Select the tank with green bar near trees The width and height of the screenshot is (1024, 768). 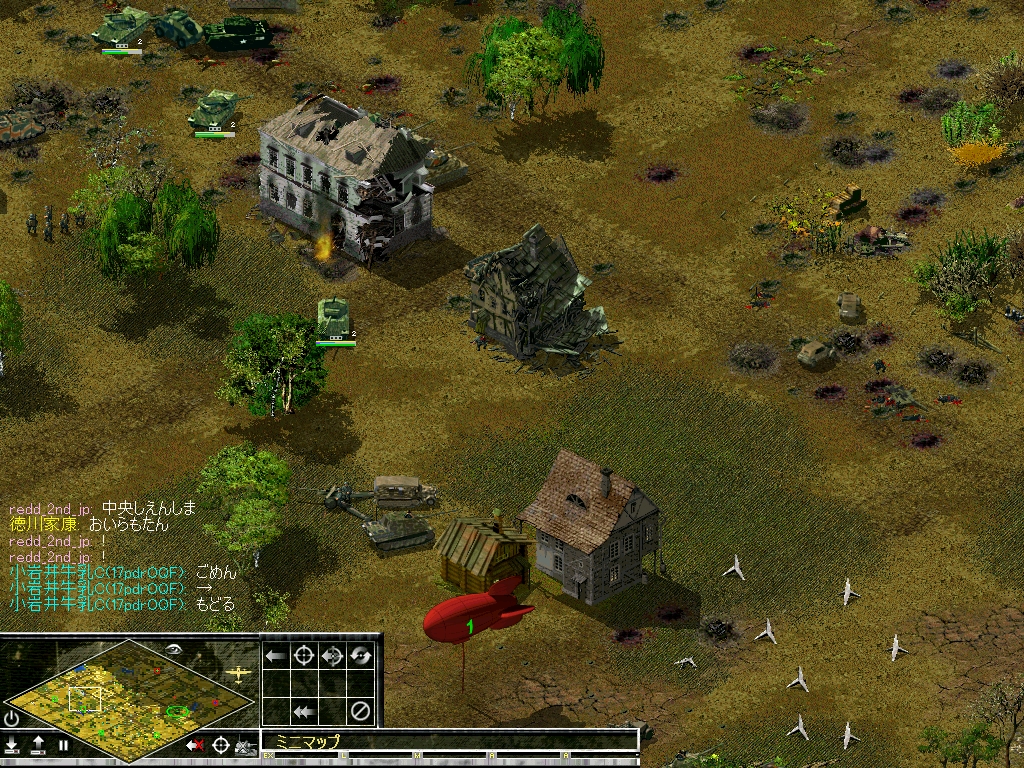click(334, 318)
